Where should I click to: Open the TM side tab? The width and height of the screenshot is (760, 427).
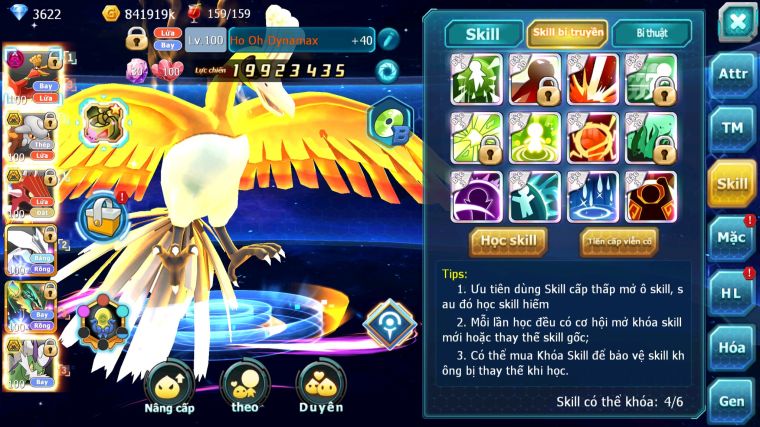(x=733, y=127)
